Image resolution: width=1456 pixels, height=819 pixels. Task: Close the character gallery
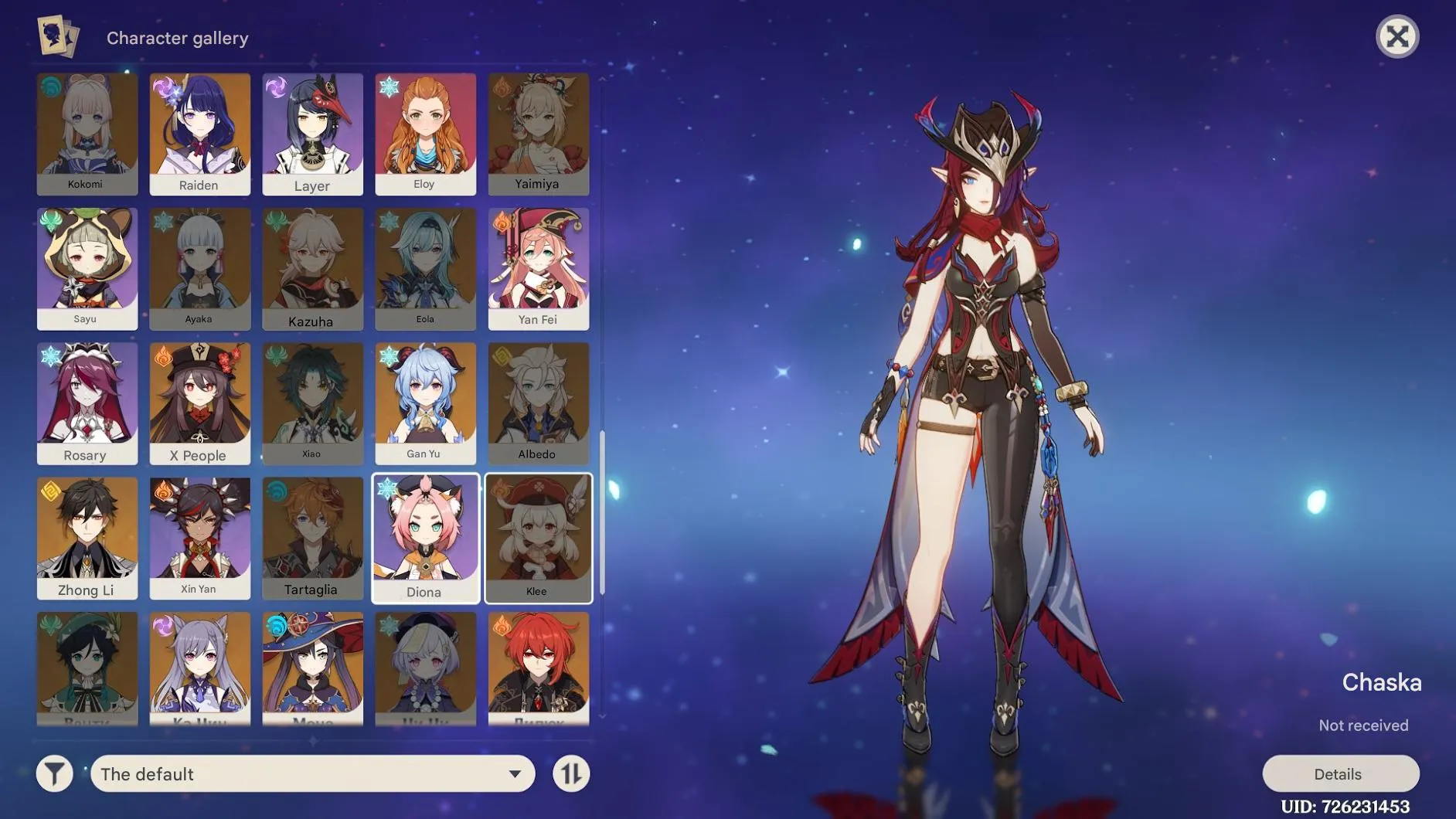click(x=1399, y=36)
